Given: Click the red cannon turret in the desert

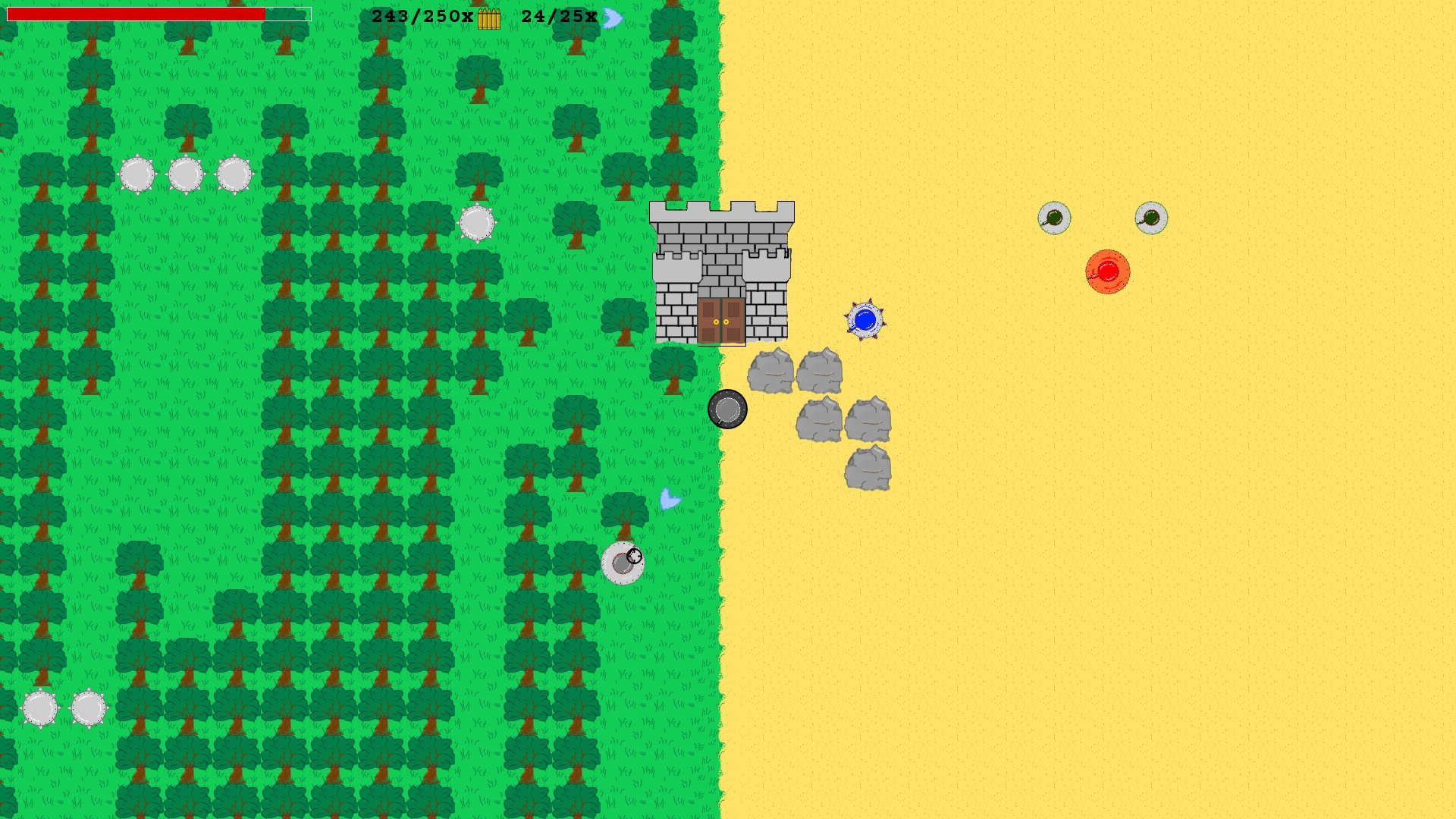Looking at the screenshot, I should [x=1108, y=273].
